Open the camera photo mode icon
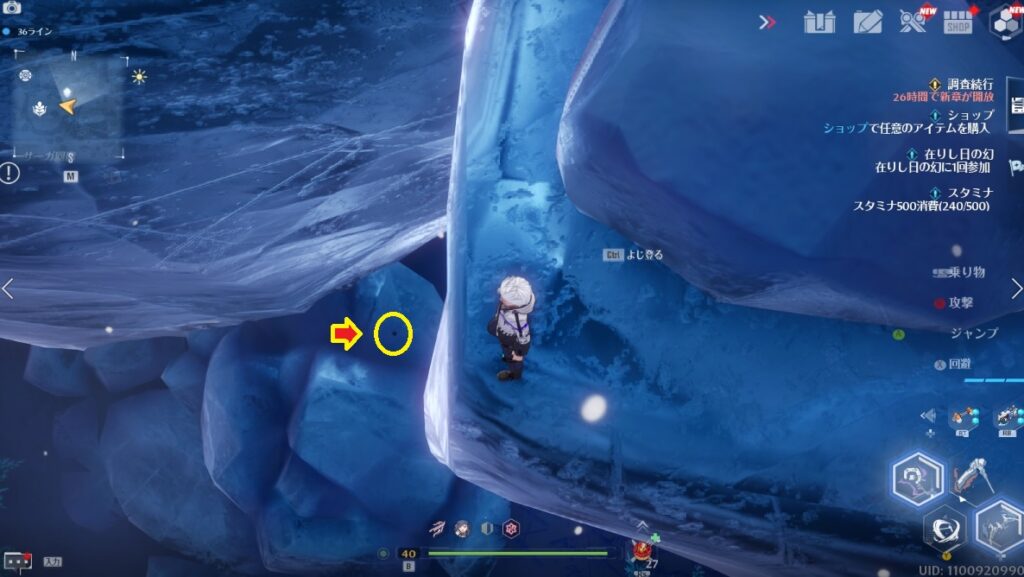Image resolution: width=1024 pixels, height=577 pixels. coord(13,8)
